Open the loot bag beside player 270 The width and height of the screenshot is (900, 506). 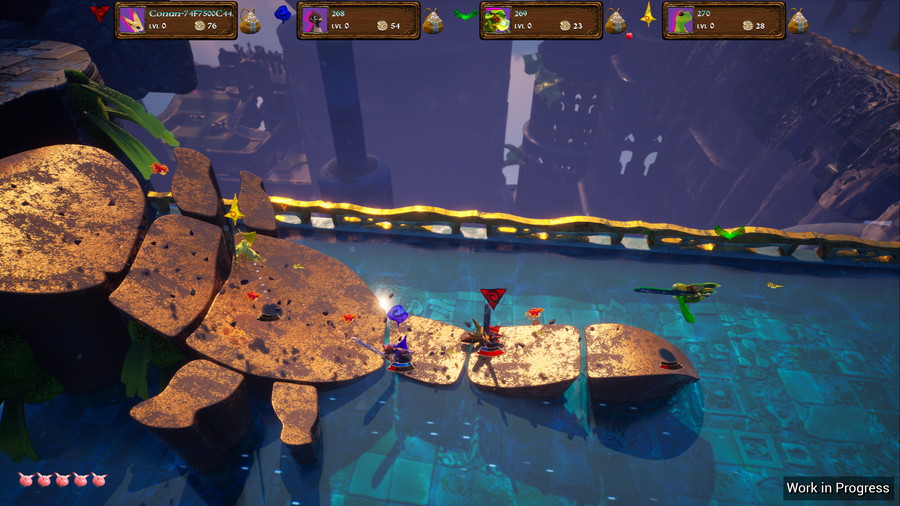pos(797,21)
